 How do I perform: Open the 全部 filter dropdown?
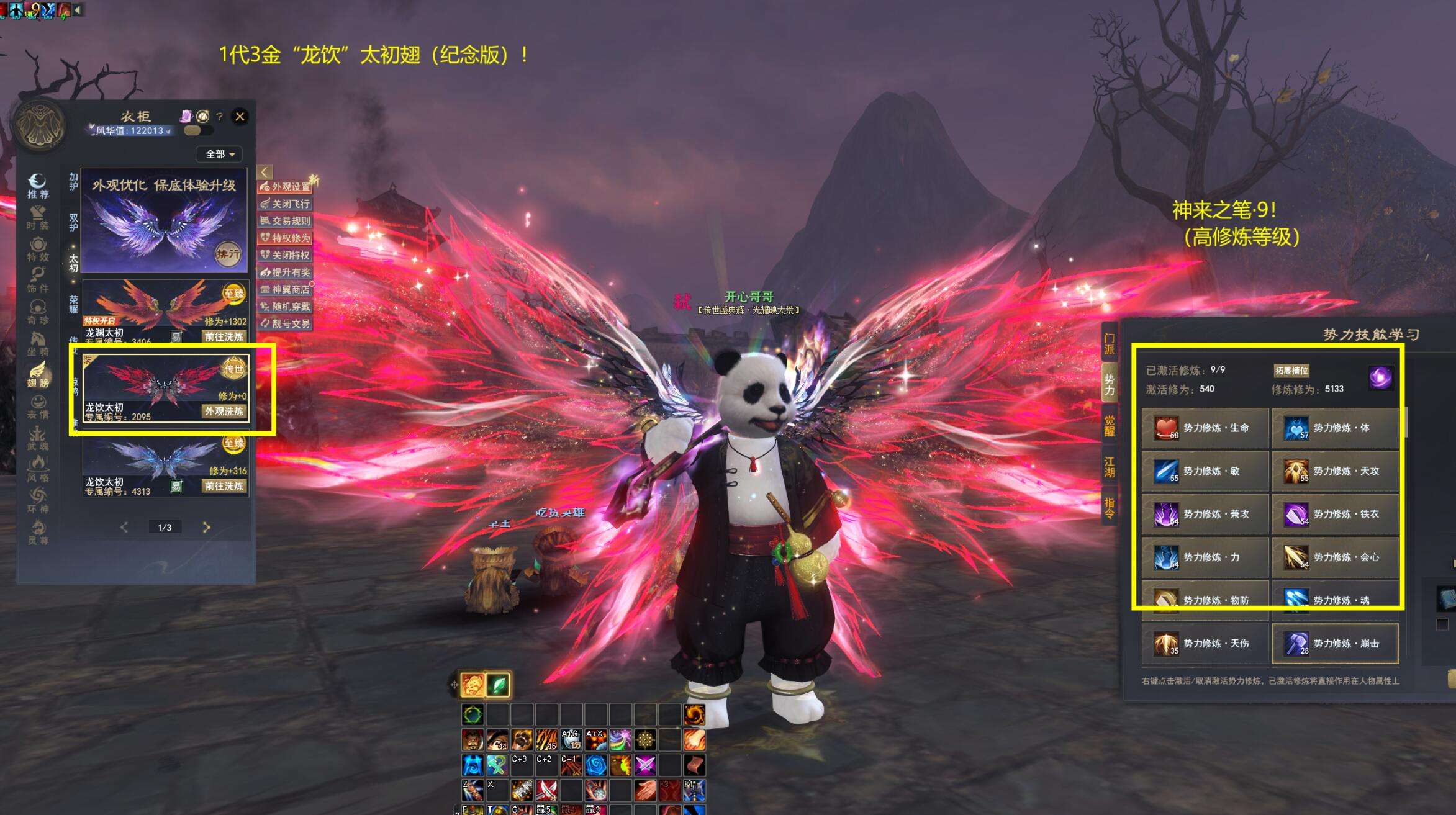pos(220,154)
